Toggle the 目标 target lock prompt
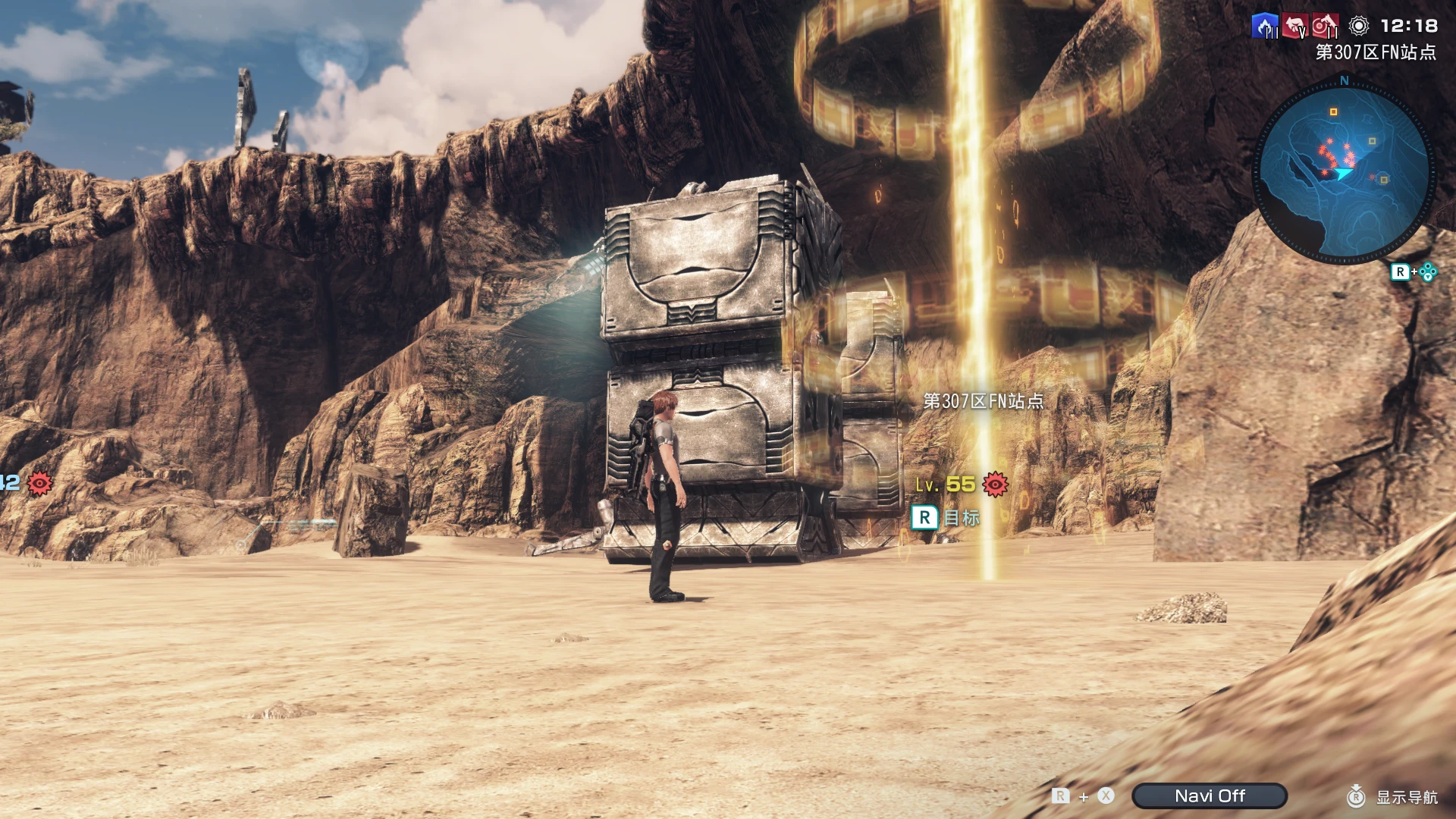This screenshot has height=819, width=1456. [x=946, y=519]
